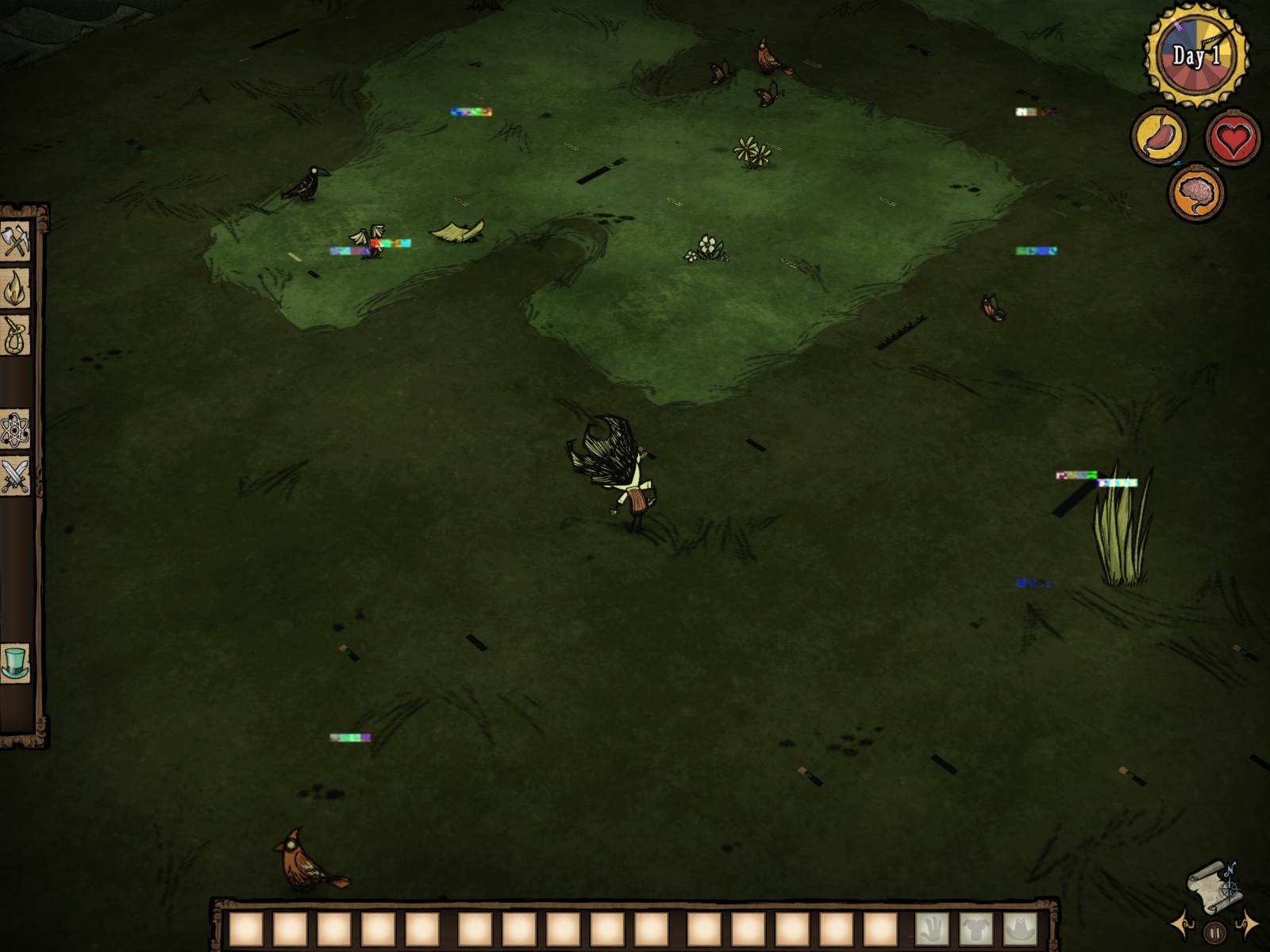The height and width of the screenshot is (952, 1270).
Task: Pause the game
Action: pos(1214,933)
